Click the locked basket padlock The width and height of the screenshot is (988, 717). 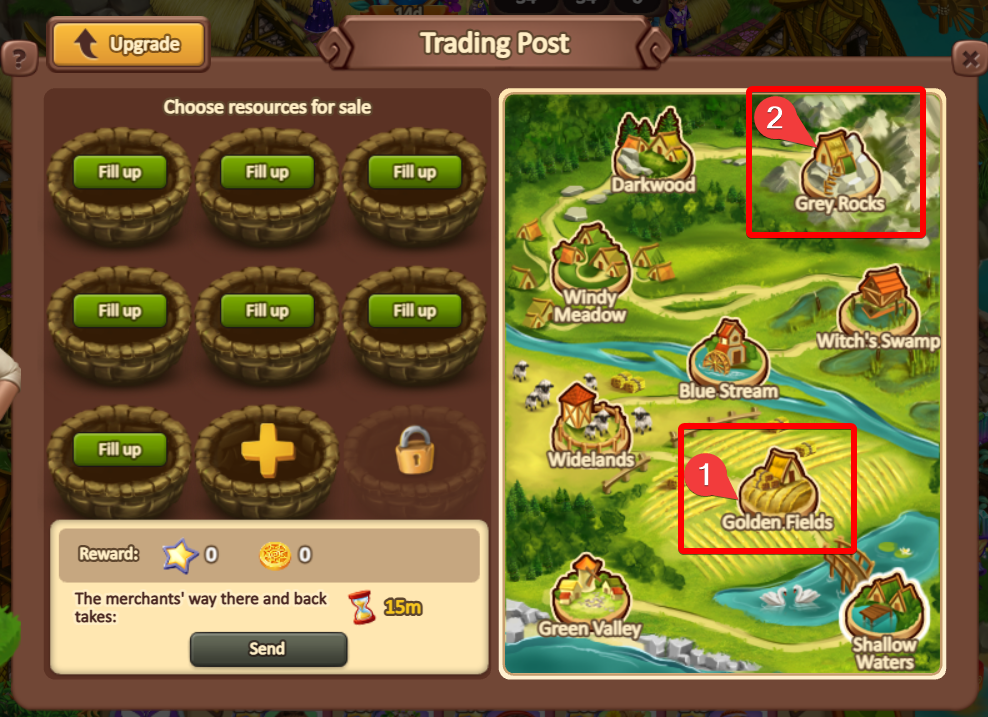pyautogui.click(x=413, y=453)
